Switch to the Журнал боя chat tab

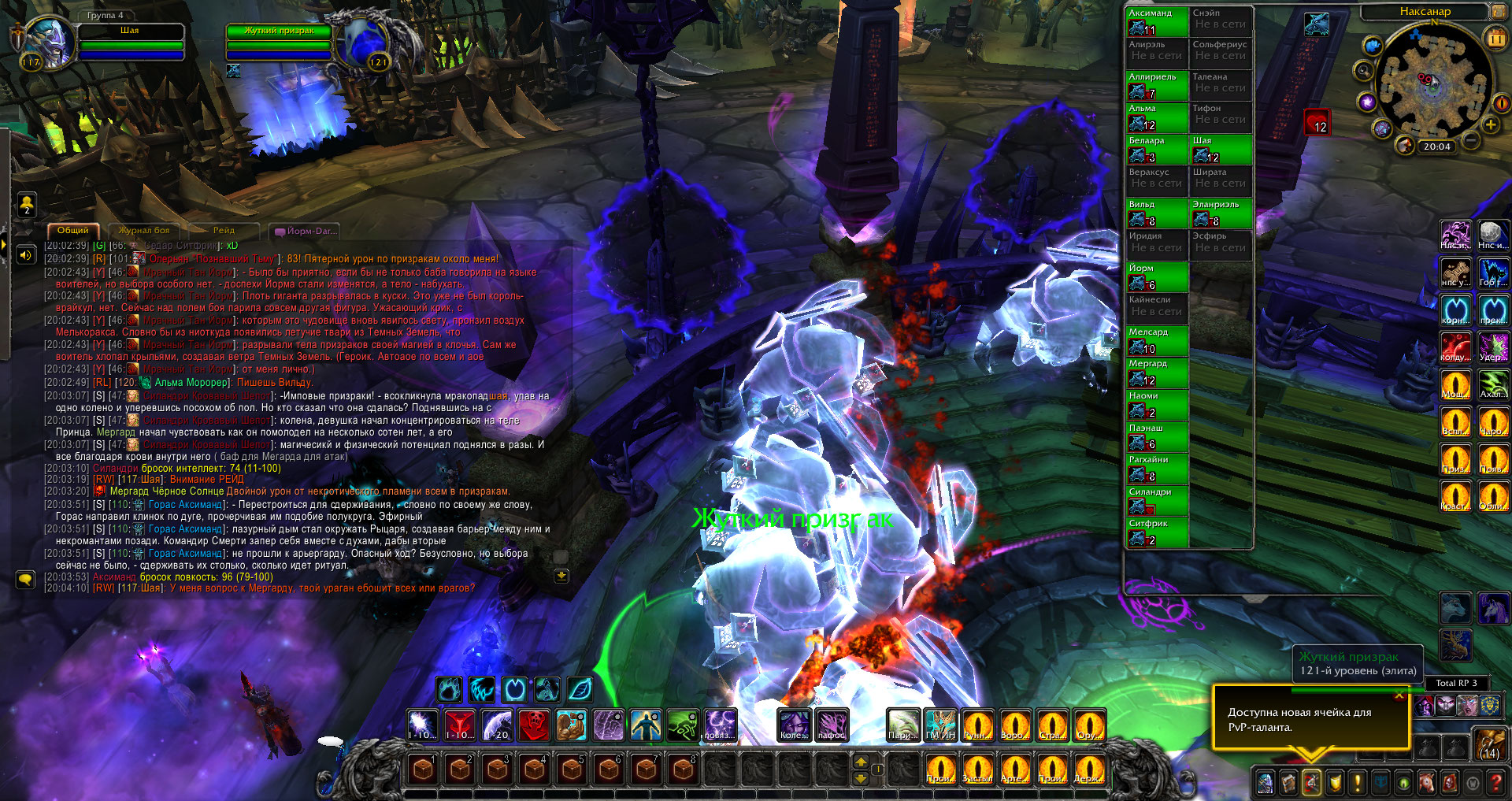coord(144,231)
